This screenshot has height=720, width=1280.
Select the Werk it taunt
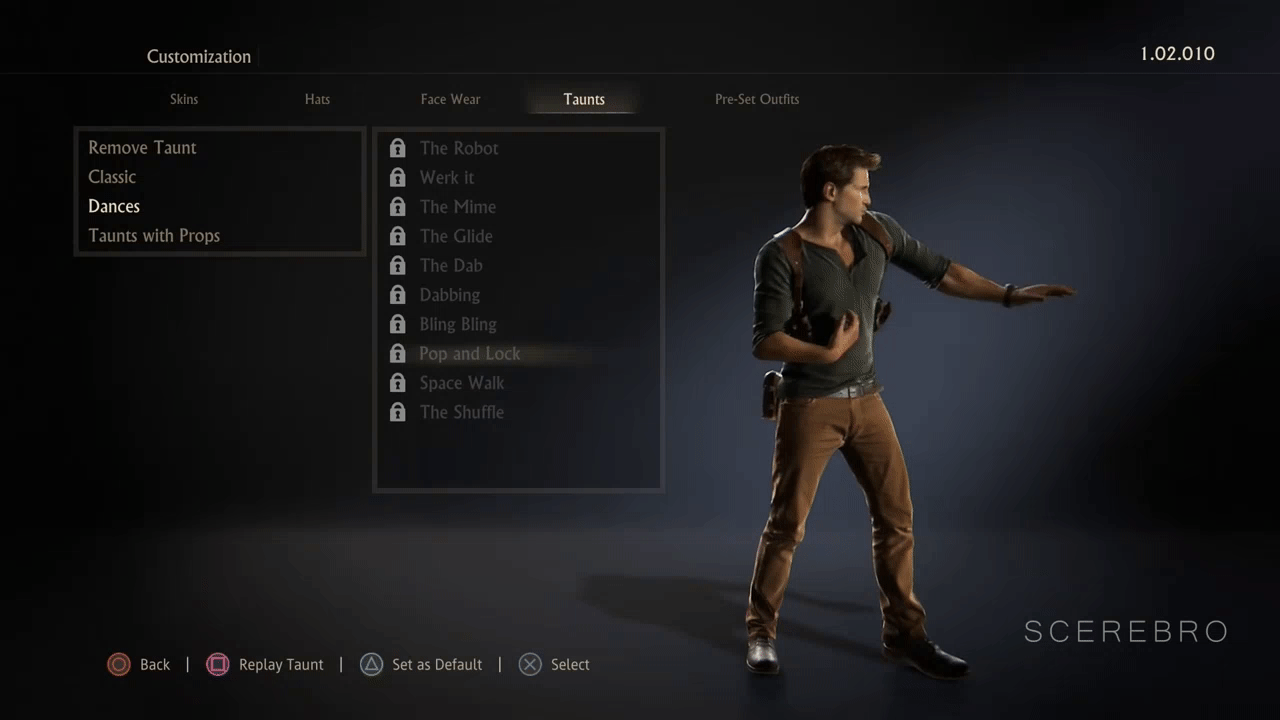pos(447,178)
